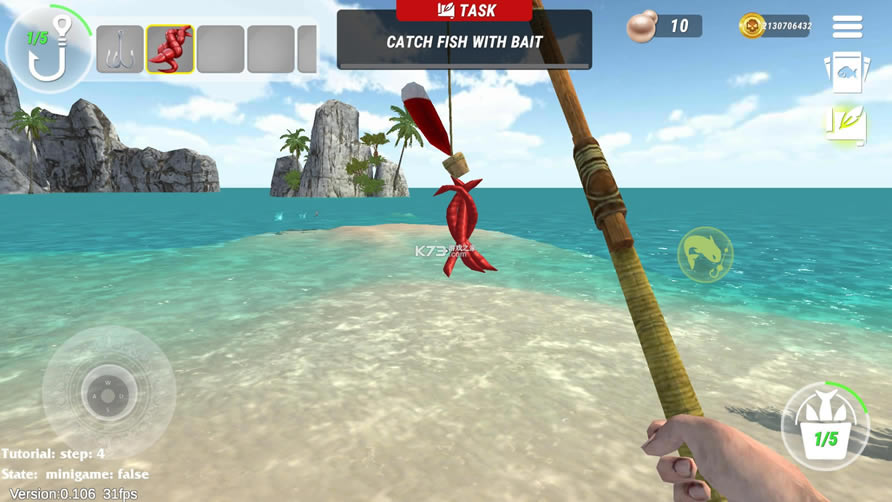This screenshot has width=892, height=502.
Task: Select the red worm bait slot
Action: coord(170,50)
